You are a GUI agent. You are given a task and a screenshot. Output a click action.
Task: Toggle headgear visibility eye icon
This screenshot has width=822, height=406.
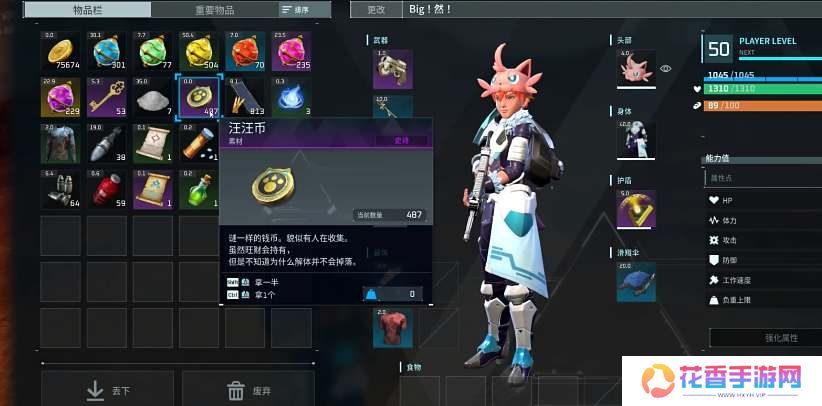click(x=666, y=69)
